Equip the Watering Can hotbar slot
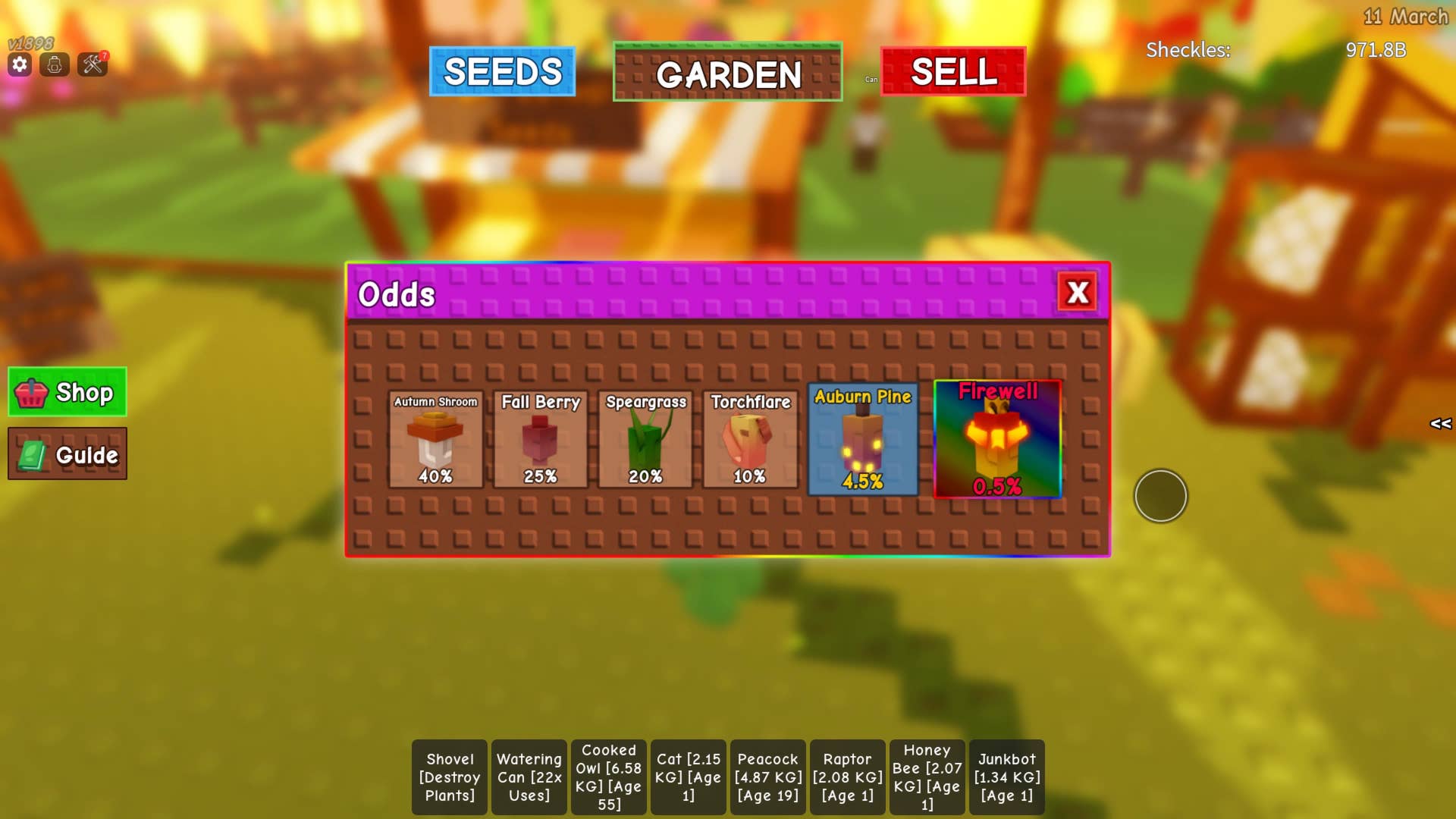Image resolution: width=1456 pixels, height=819 pixels. tap(529, 777)
